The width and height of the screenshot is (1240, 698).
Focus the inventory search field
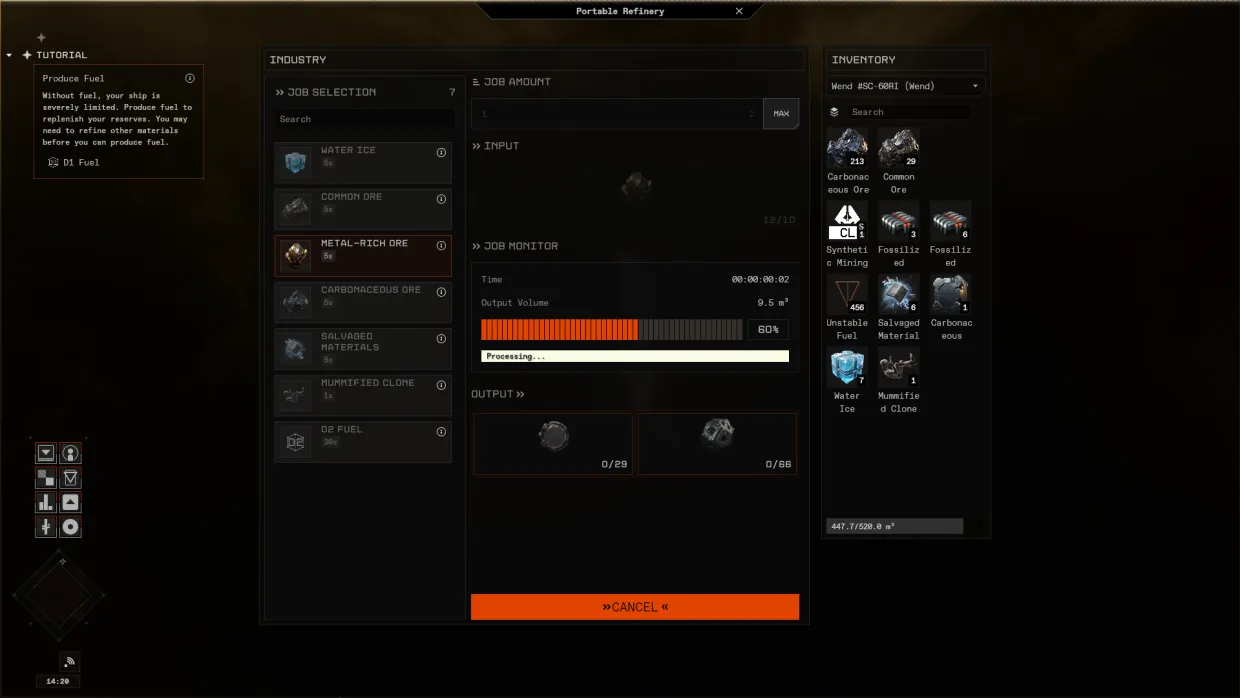click(907, 112)
